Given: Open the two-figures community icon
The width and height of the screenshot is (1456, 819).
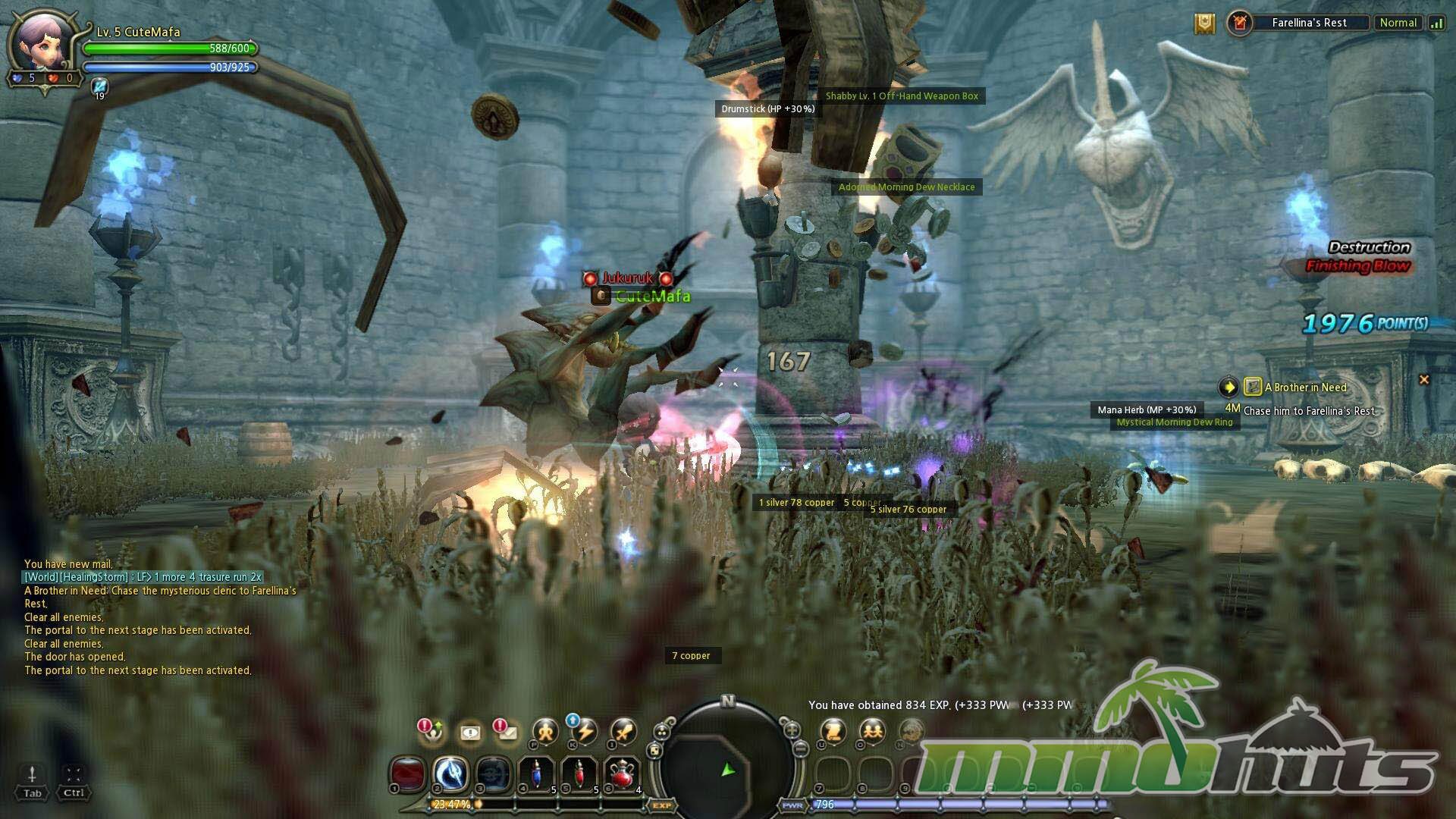Looking at the screenshot, I should click(872, 732).
